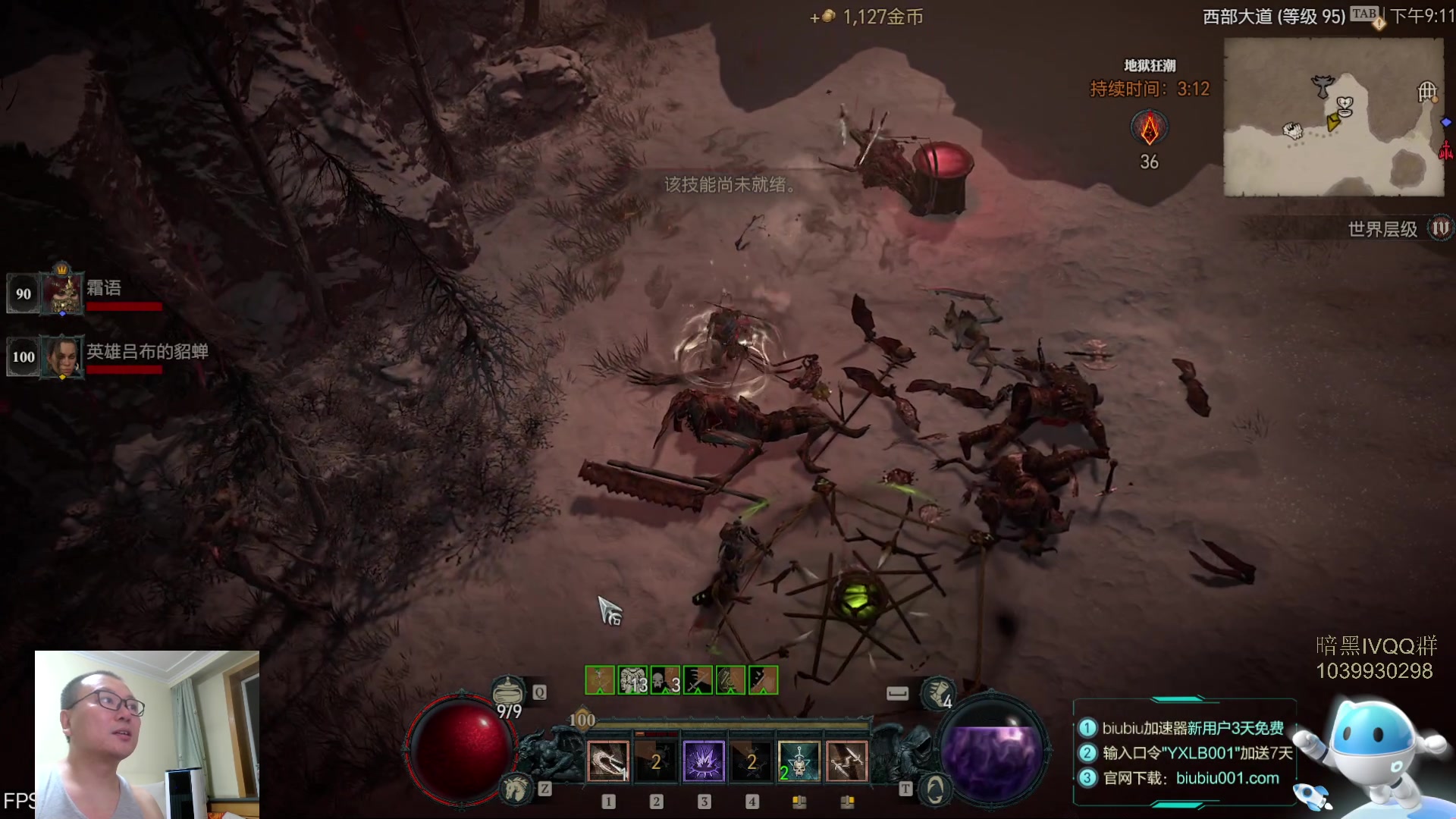Click the streamer webcam overlay
Image resolution: width=1456 pixels, height=819 pixels.
click(147, 734)
